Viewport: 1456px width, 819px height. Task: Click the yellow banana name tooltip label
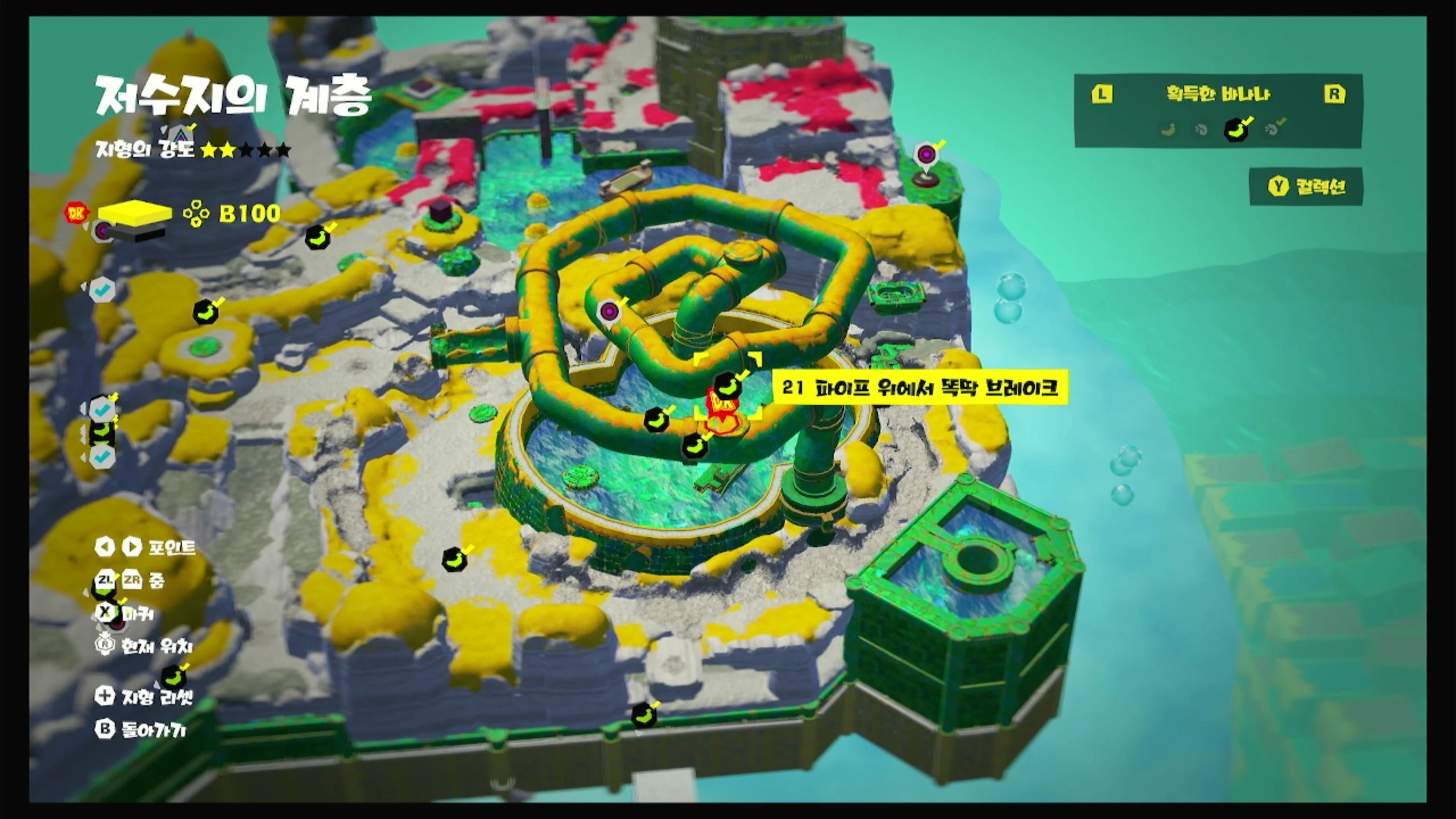919,388
